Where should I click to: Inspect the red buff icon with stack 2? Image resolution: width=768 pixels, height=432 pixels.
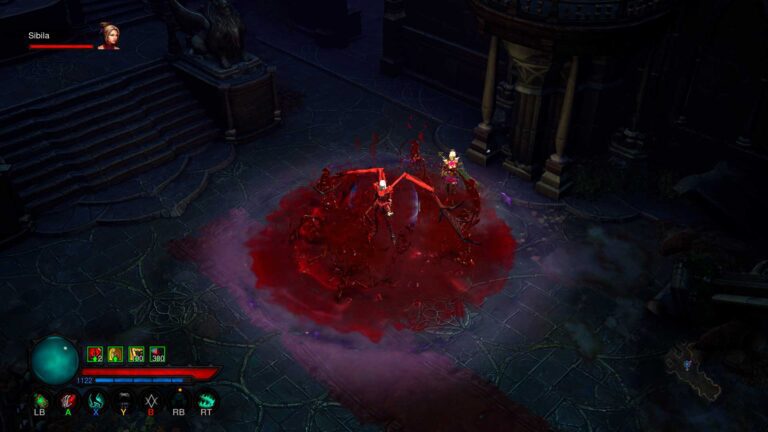point(95,354)
